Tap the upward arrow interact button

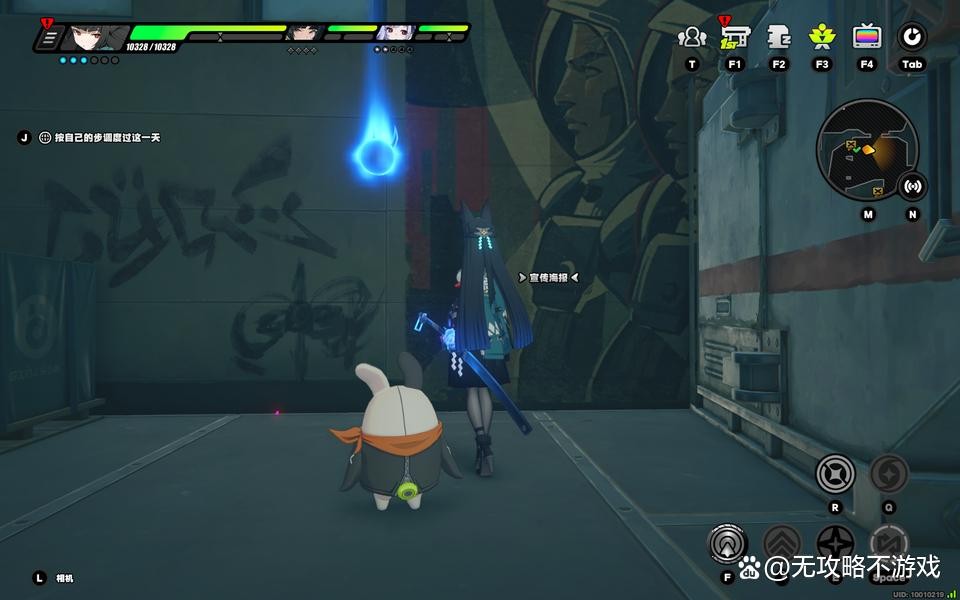[x=727, y=543]
